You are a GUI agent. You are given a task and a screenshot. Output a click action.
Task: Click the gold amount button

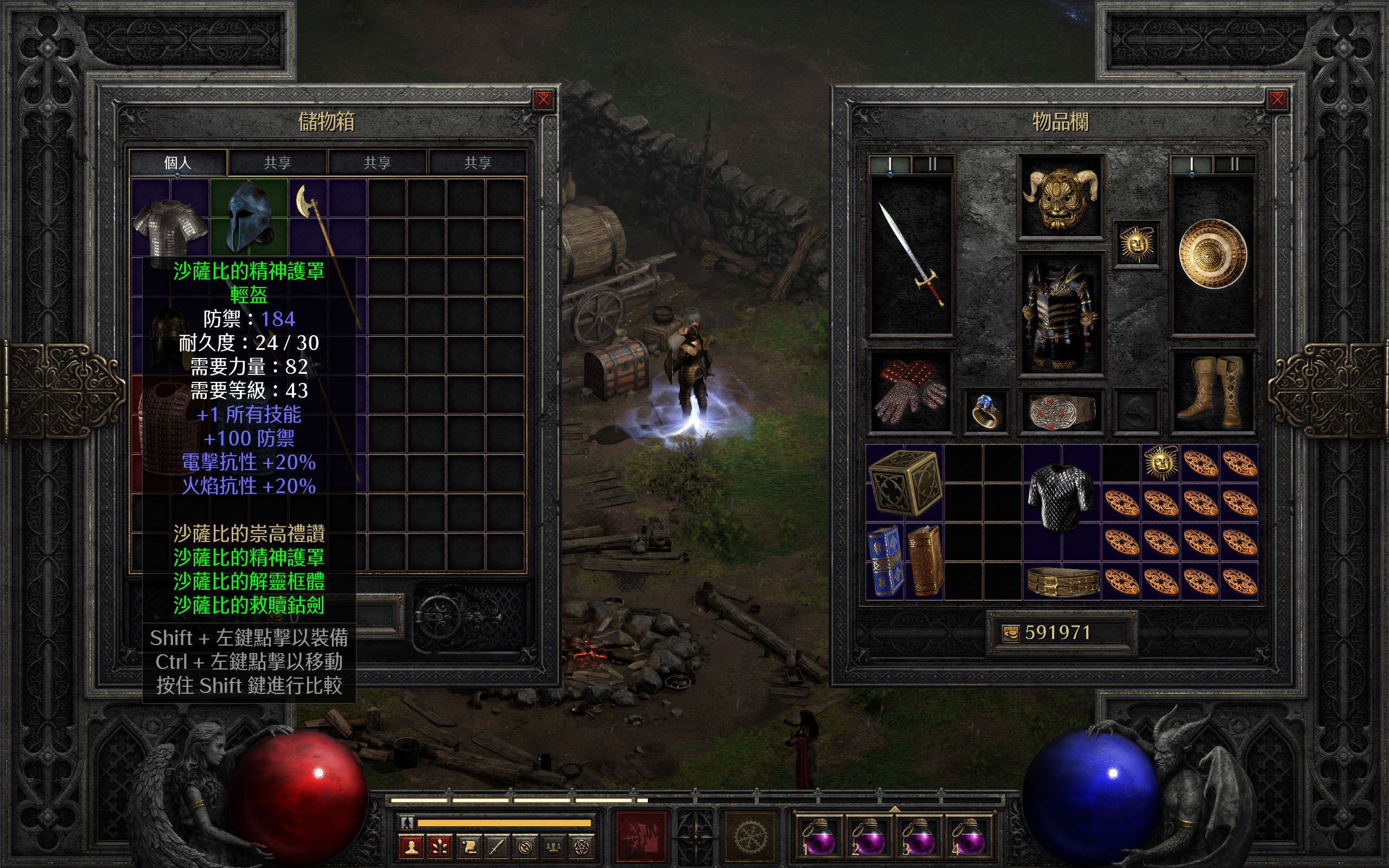coord(1010,633)
